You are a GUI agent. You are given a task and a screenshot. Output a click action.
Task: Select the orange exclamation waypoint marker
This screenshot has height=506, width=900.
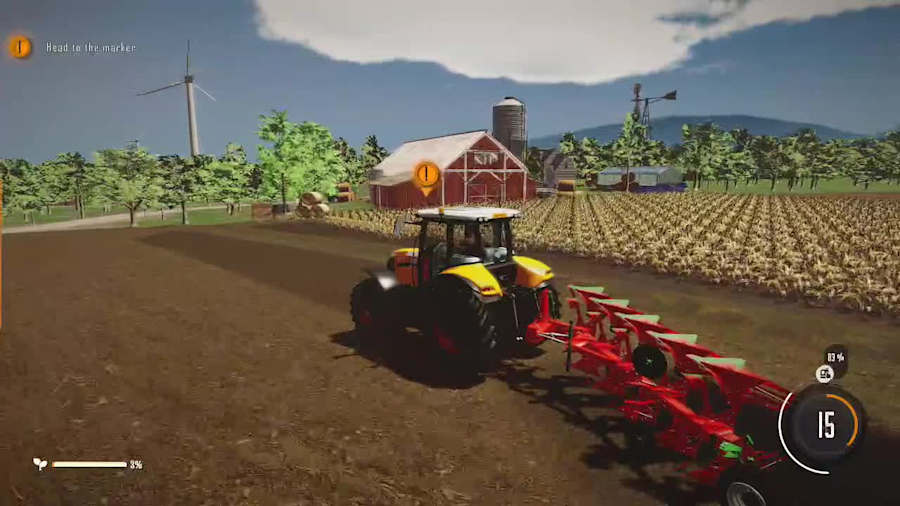426,176
